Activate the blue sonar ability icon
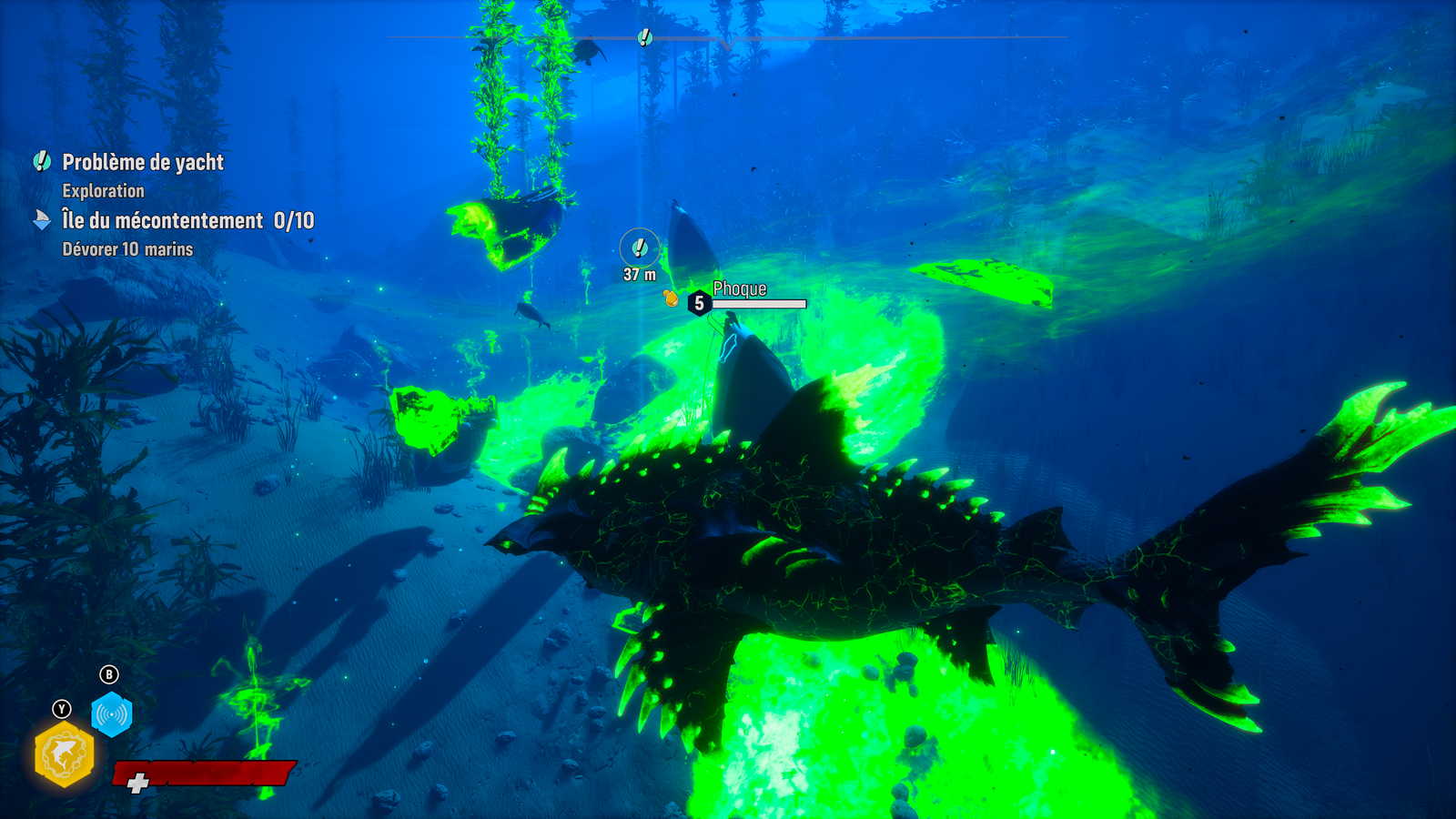 pyautogui.click(x=112, y=715)
